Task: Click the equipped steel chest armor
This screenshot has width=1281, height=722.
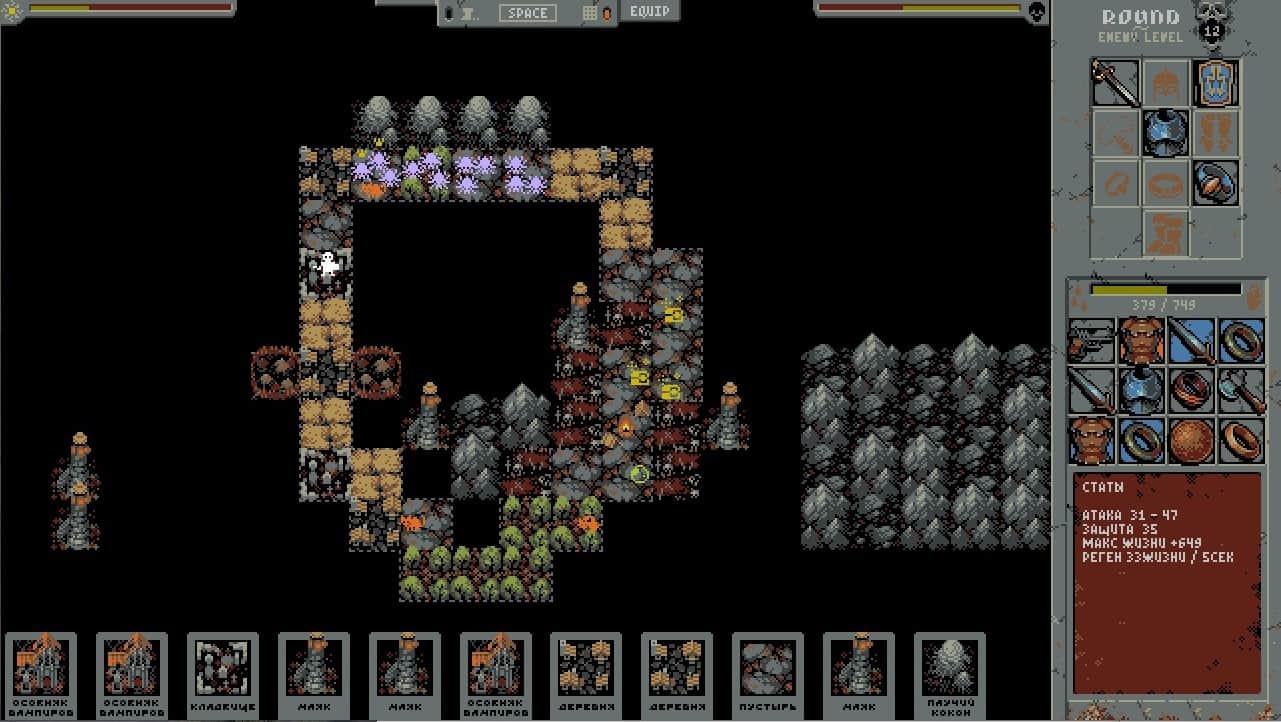Action: (x=1166, y=133)
